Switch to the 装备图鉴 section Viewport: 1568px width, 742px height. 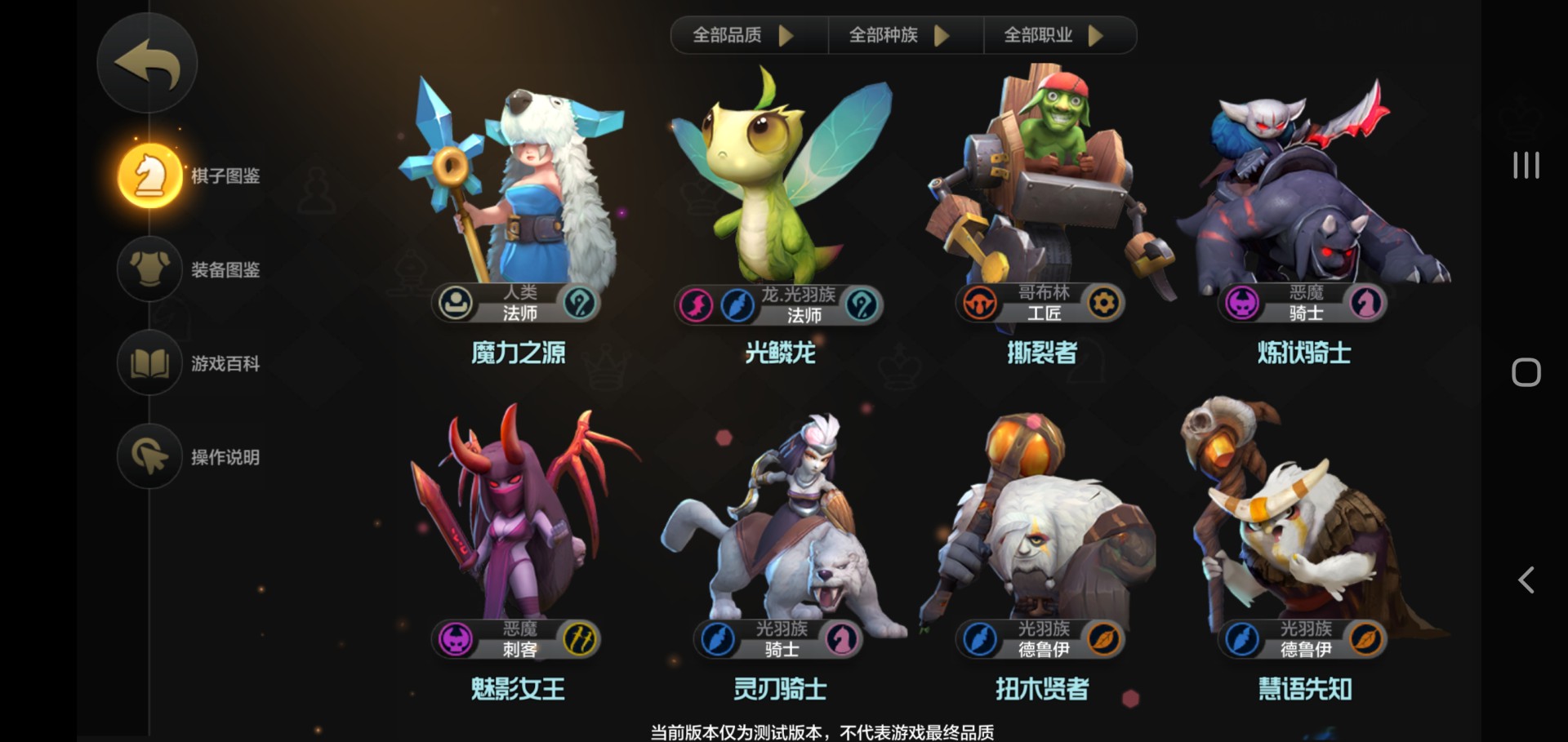225,269
